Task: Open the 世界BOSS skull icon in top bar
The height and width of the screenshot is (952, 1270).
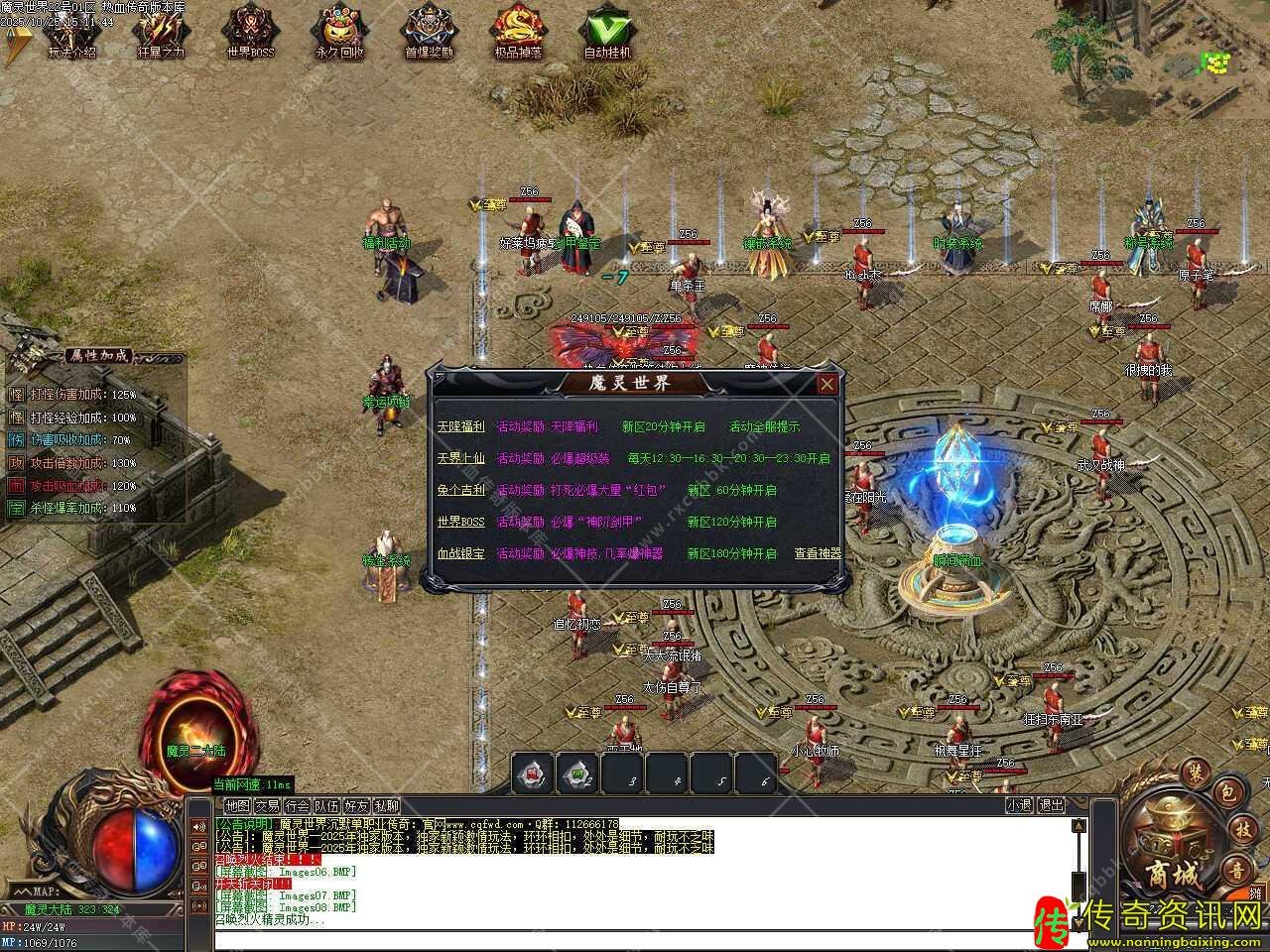Action: pyautogui.click(x=250, y=33)
